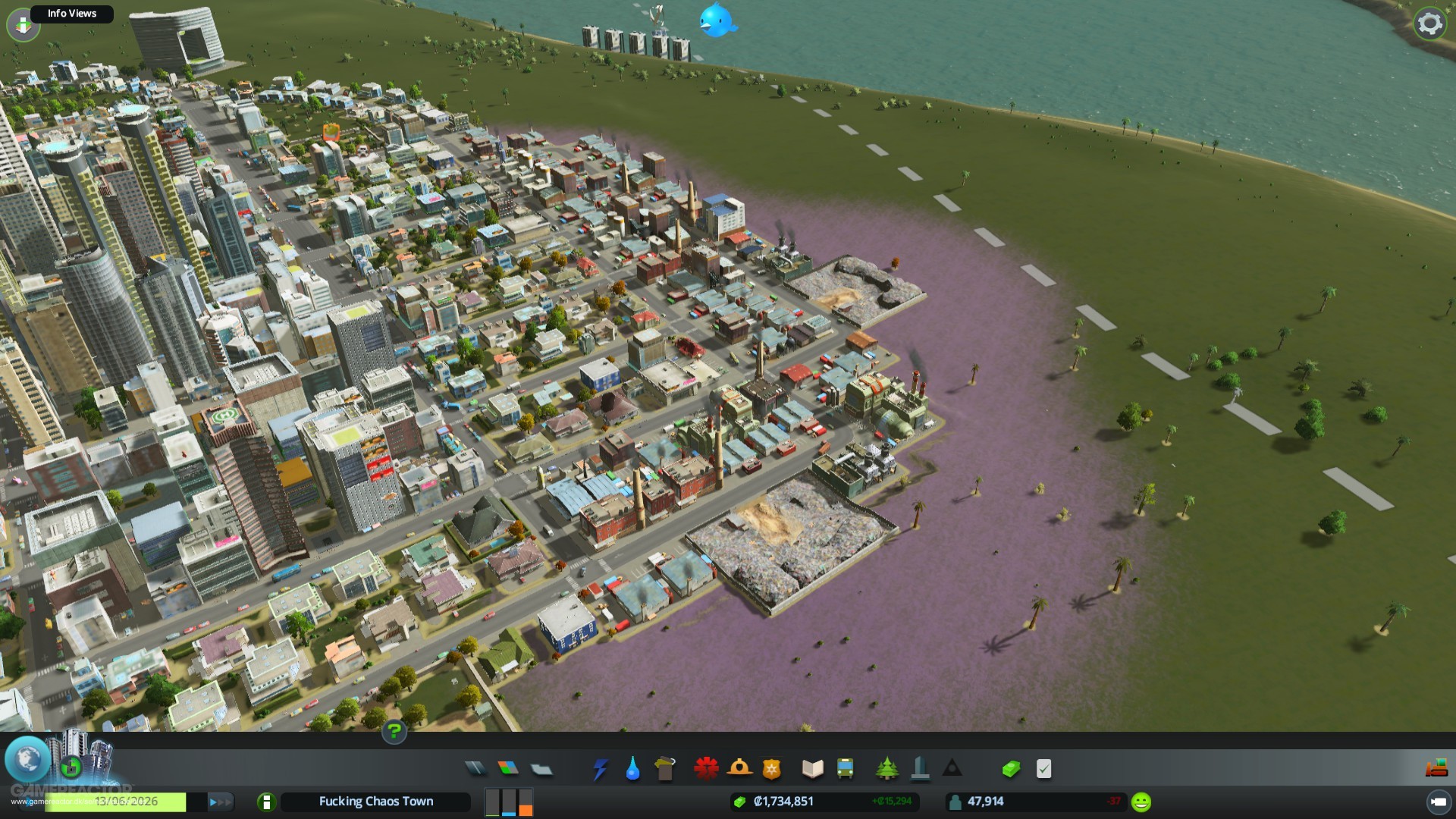Open the Options gear menu

[1429, 23]
